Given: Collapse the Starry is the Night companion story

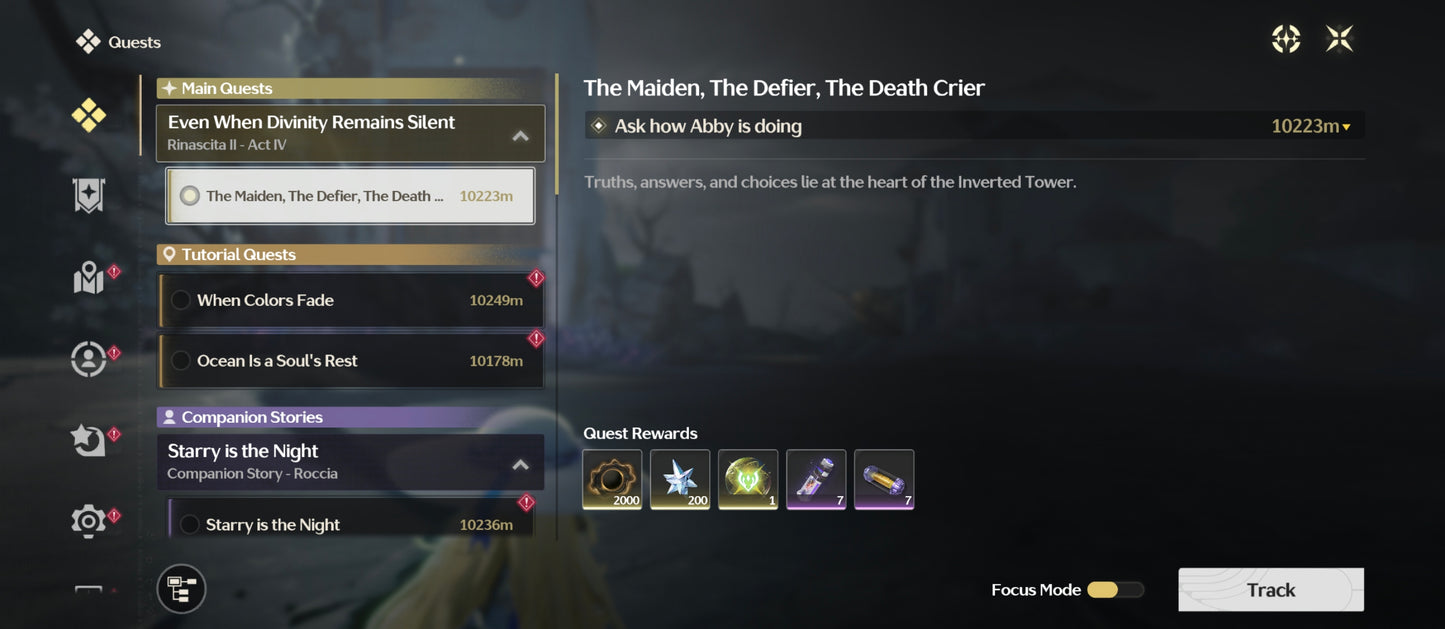Looking at the screenshot, I should 520,464.
